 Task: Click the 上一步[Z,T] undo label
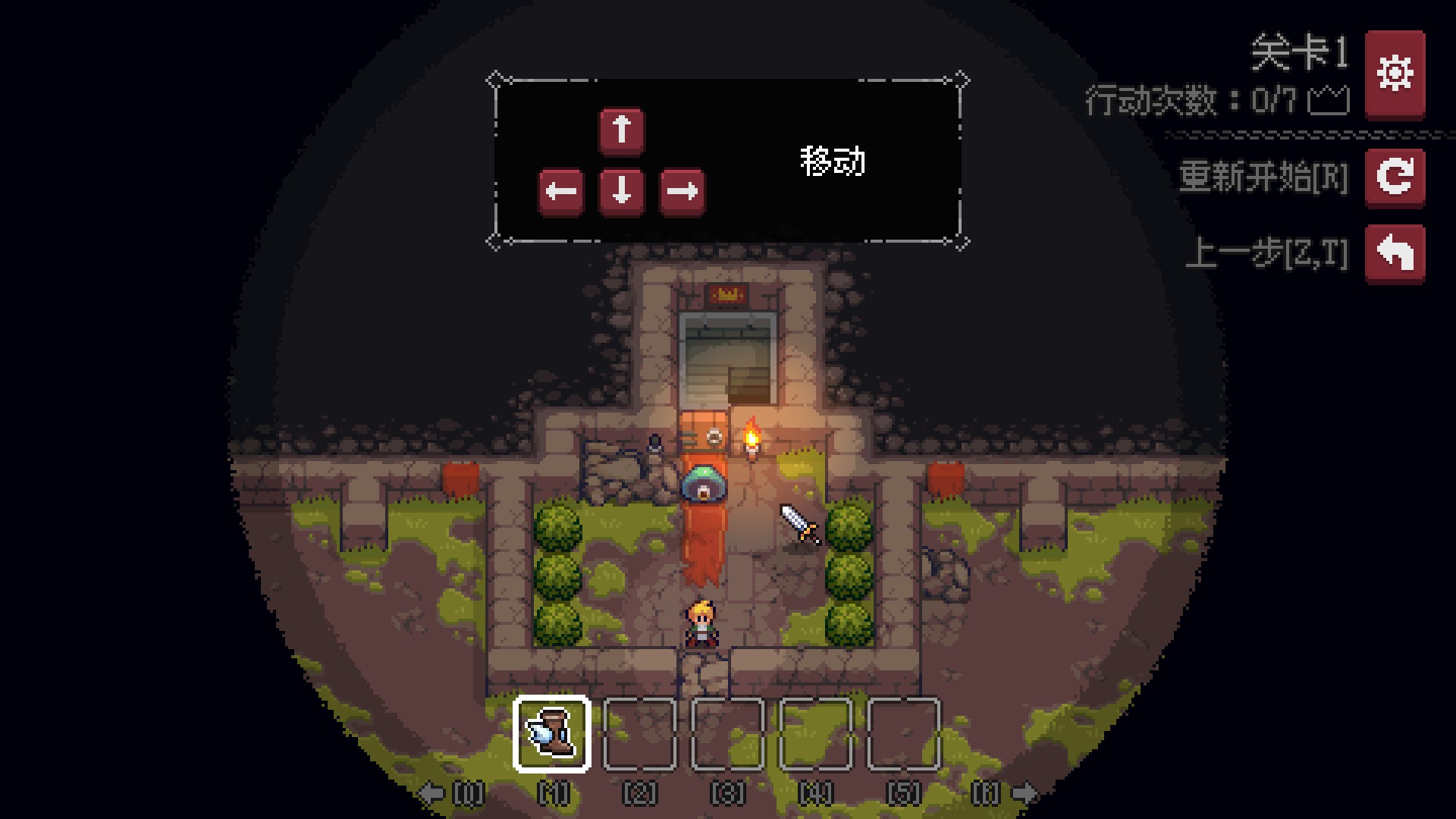[x=1269, y=254]
